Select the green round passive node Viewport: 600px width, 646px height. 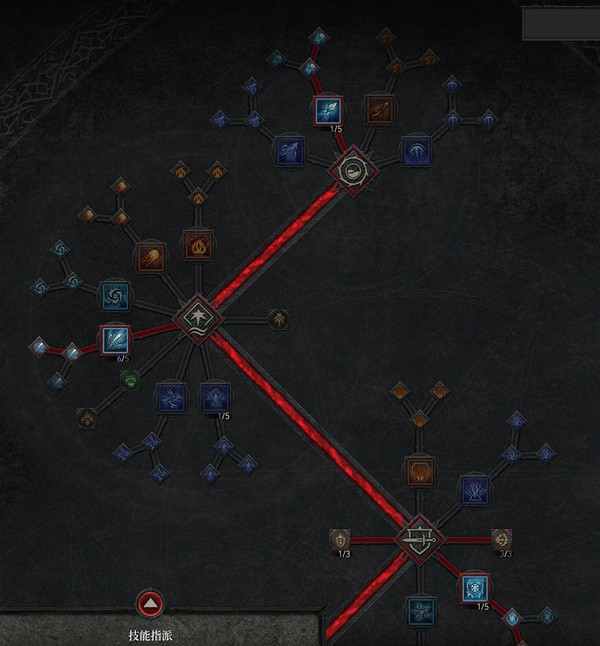tap(130, 379)
